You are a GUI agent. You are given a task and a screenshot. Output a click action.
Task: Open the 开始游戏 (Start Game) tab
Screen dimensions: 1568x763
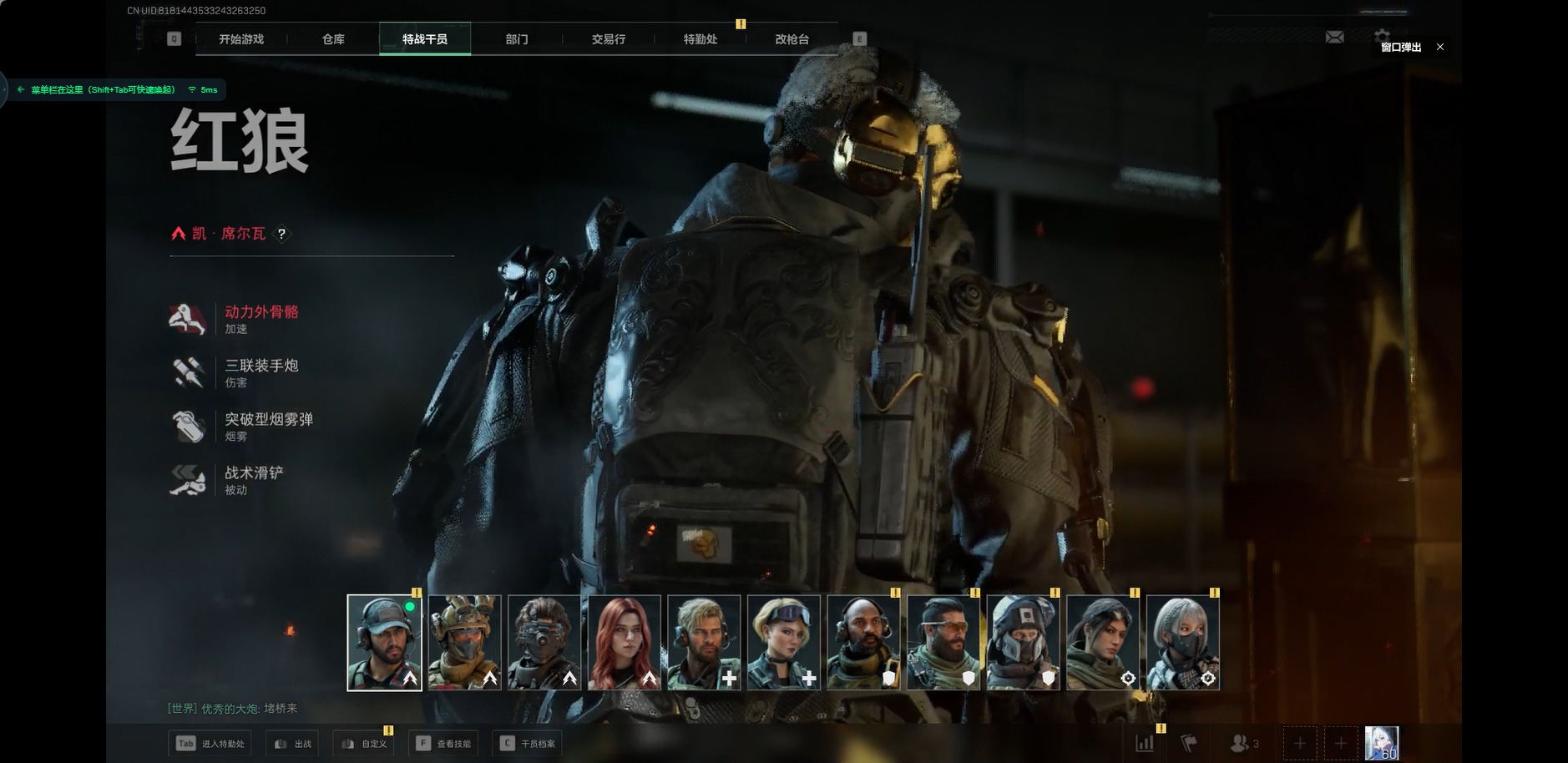pos(241,39)
